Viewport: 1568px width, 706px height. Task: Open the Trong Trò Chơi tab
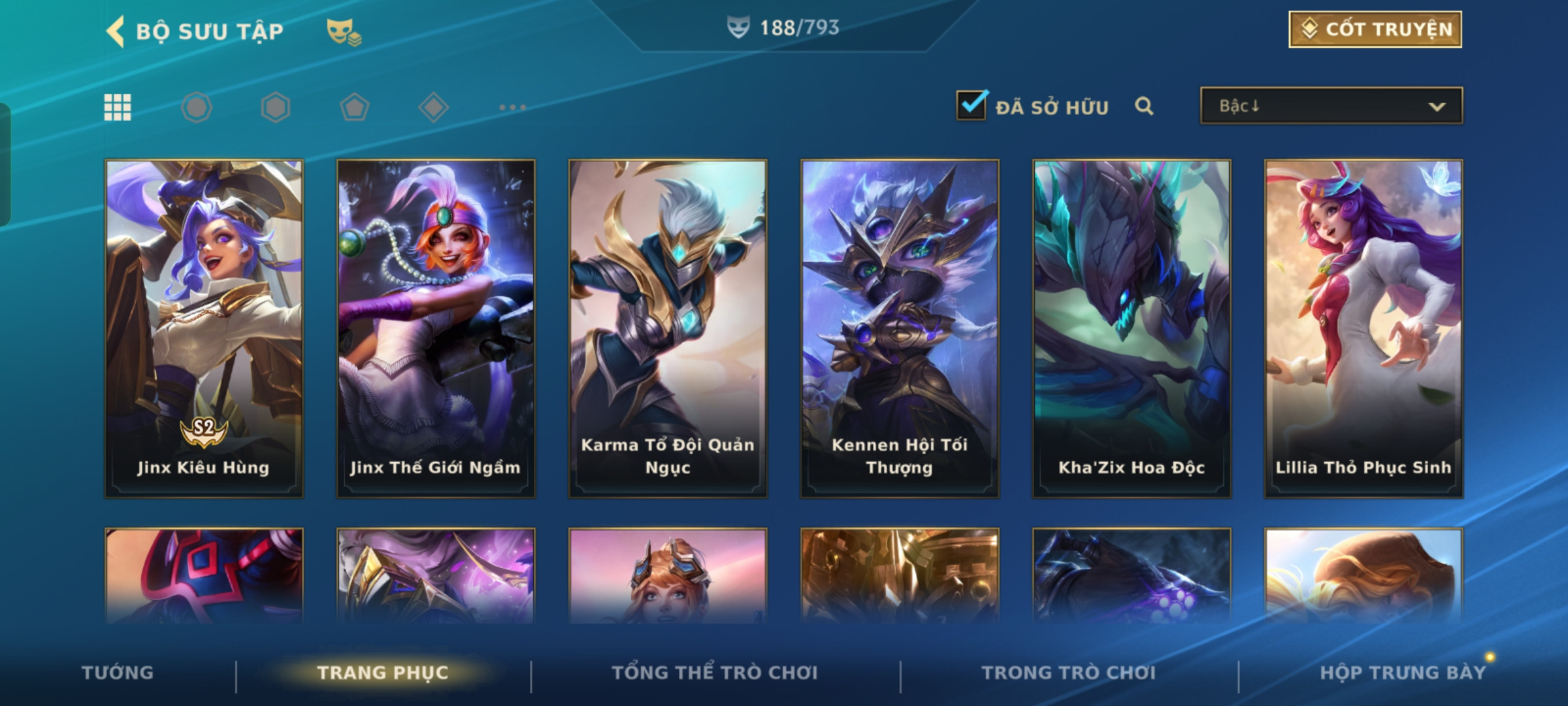pos(1069,673)
